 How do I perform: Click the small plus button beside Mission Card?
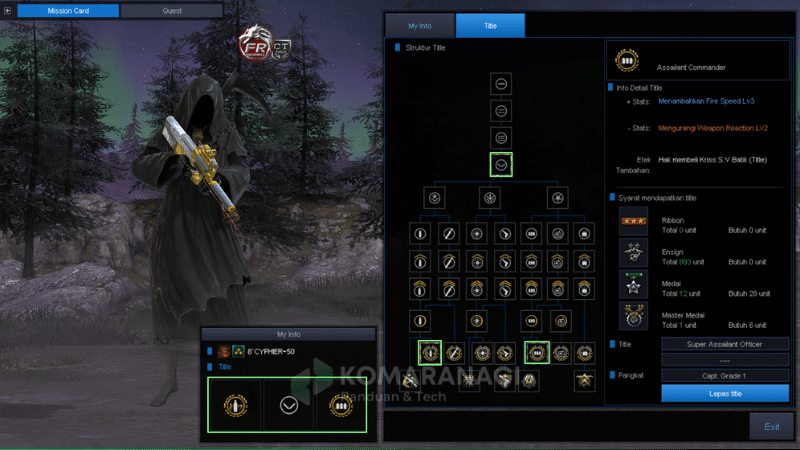(x=8, y=11)
